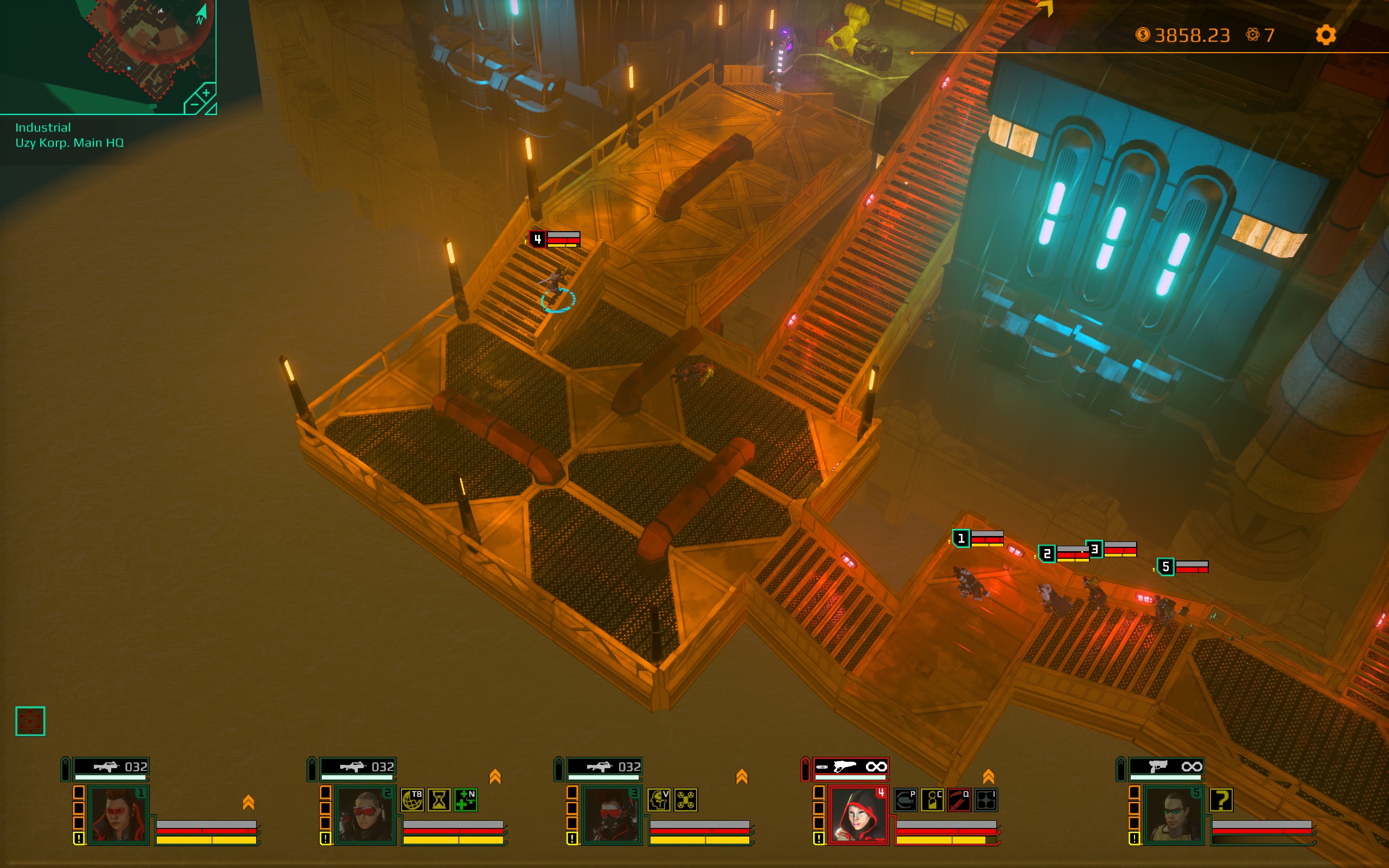1389x868 pixels.
Task: Use the C person-silhouette ability
Action: [932, 800]
